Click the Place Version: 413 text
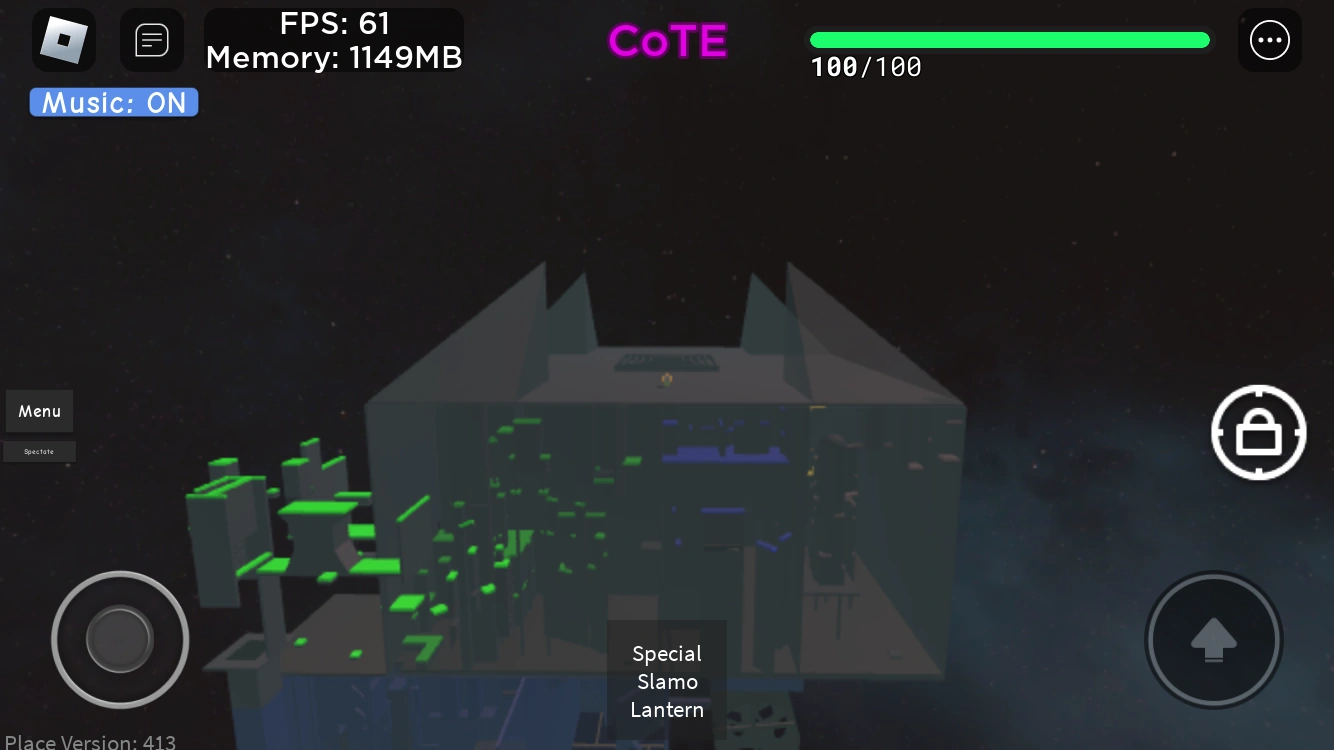The image size is (1334, 750). point(91,742)
